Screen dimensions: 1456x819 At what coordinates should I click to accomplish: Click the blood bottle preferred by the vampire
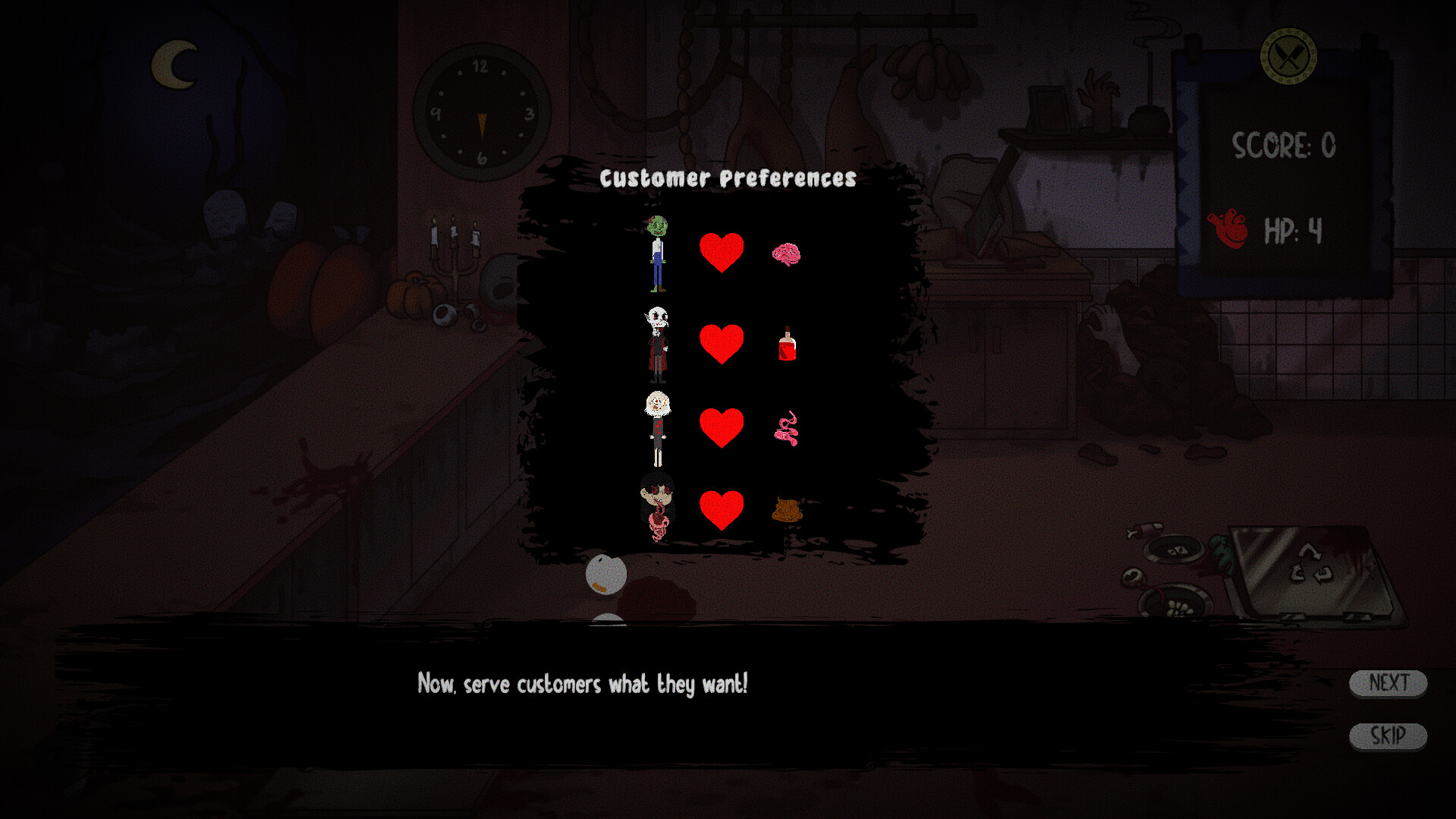786,345
